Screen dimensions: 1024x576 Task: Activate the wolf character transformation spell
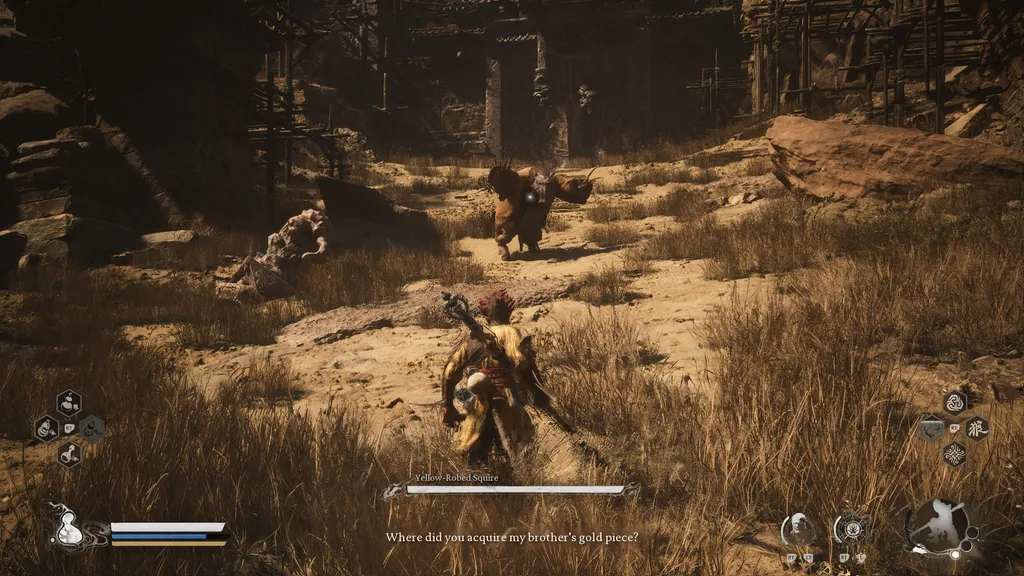point(976,428)
